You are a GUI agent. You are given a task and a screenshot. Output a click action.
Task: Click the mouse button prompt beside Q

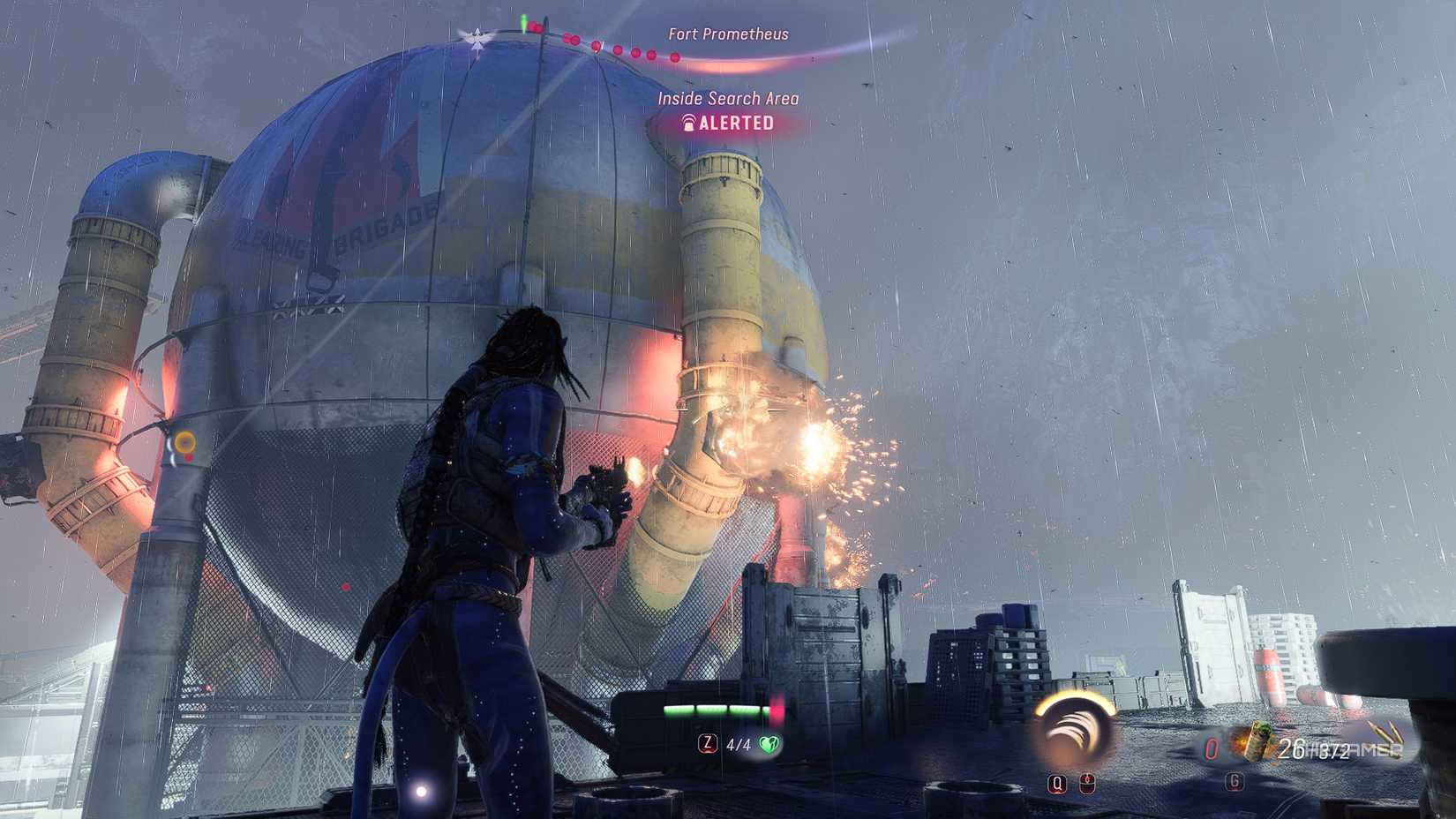tap(1087, 782)
